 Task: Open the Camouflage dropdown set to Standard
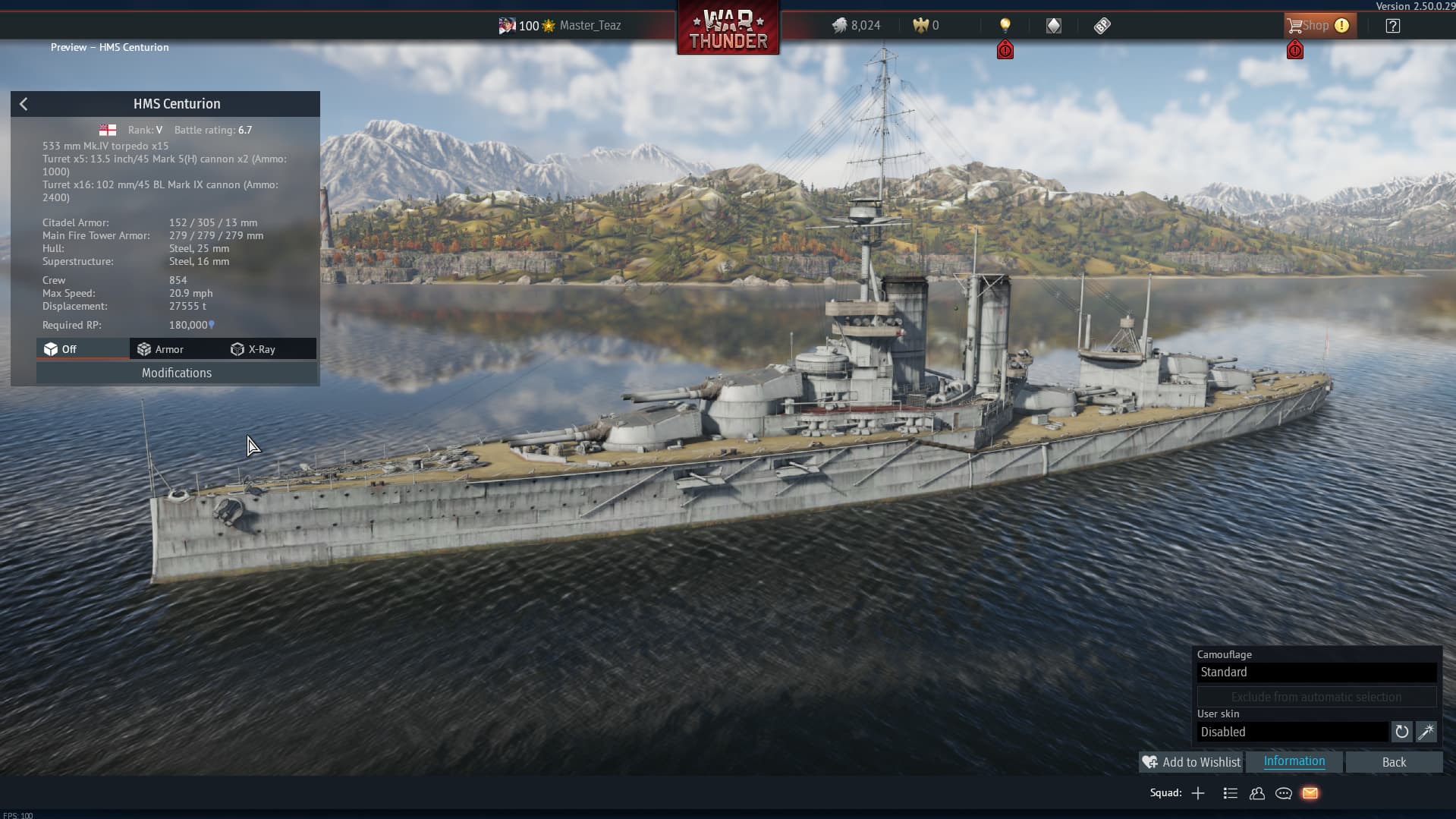point(1316,673)
